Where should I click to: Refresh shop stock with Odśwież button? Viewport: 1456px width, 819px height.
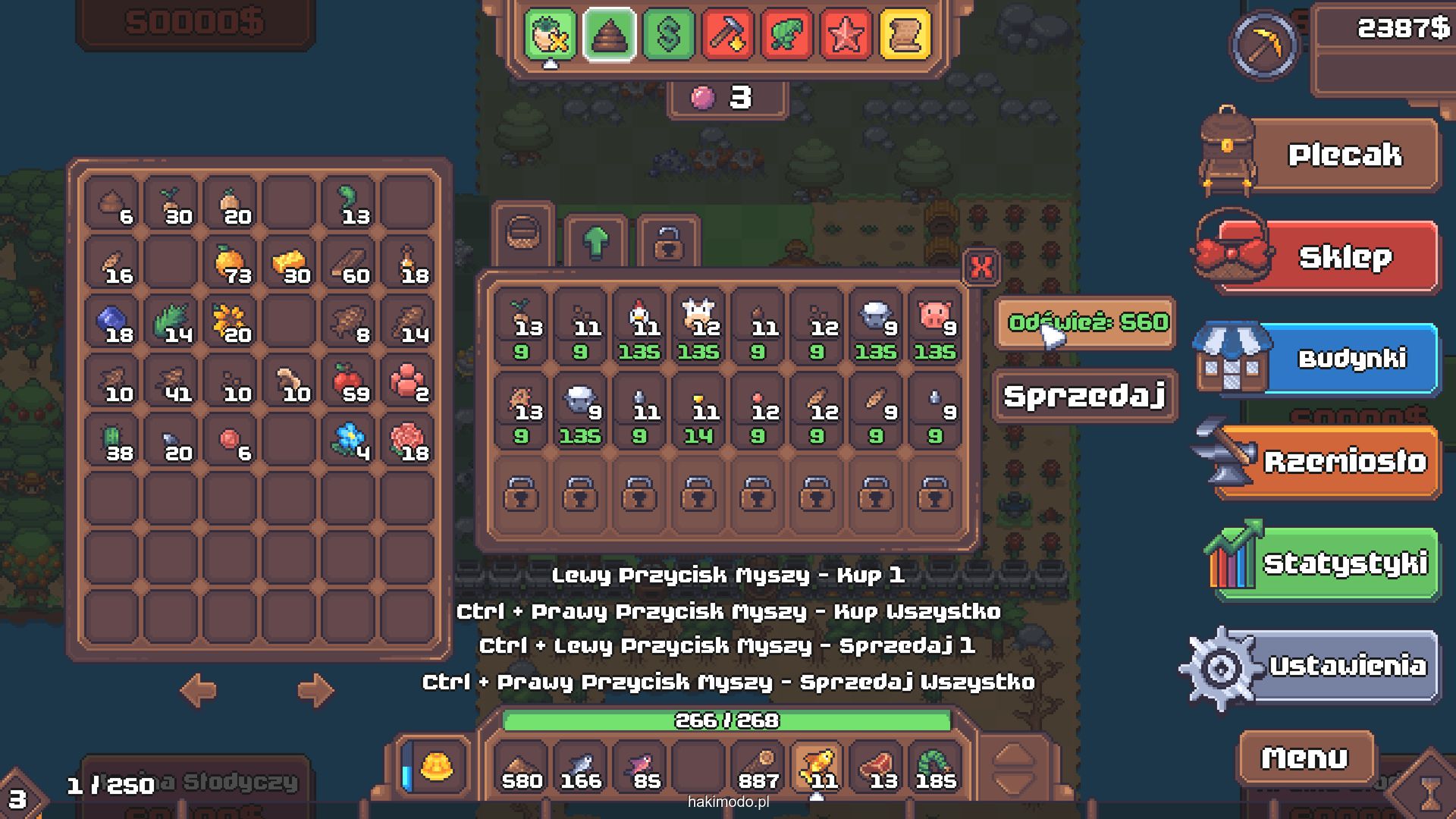(x=1086, y=323)
